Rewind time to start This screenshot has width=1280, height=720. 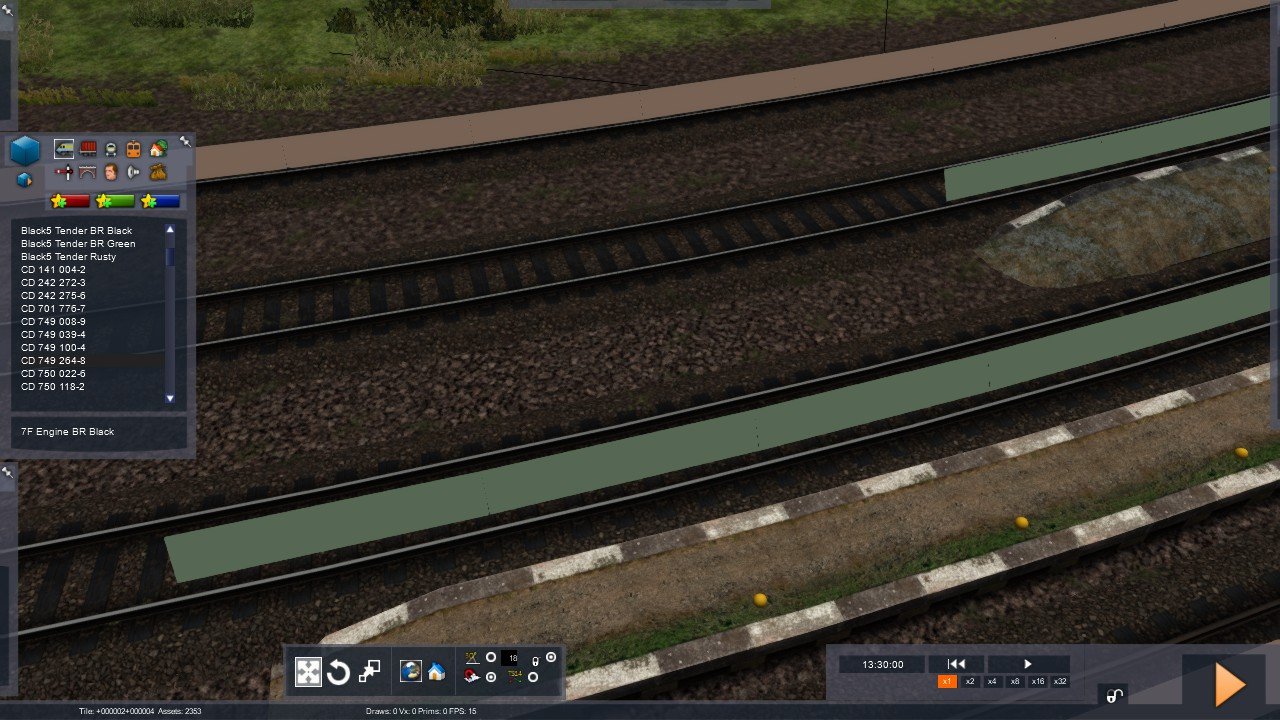[x=956, y=664]
